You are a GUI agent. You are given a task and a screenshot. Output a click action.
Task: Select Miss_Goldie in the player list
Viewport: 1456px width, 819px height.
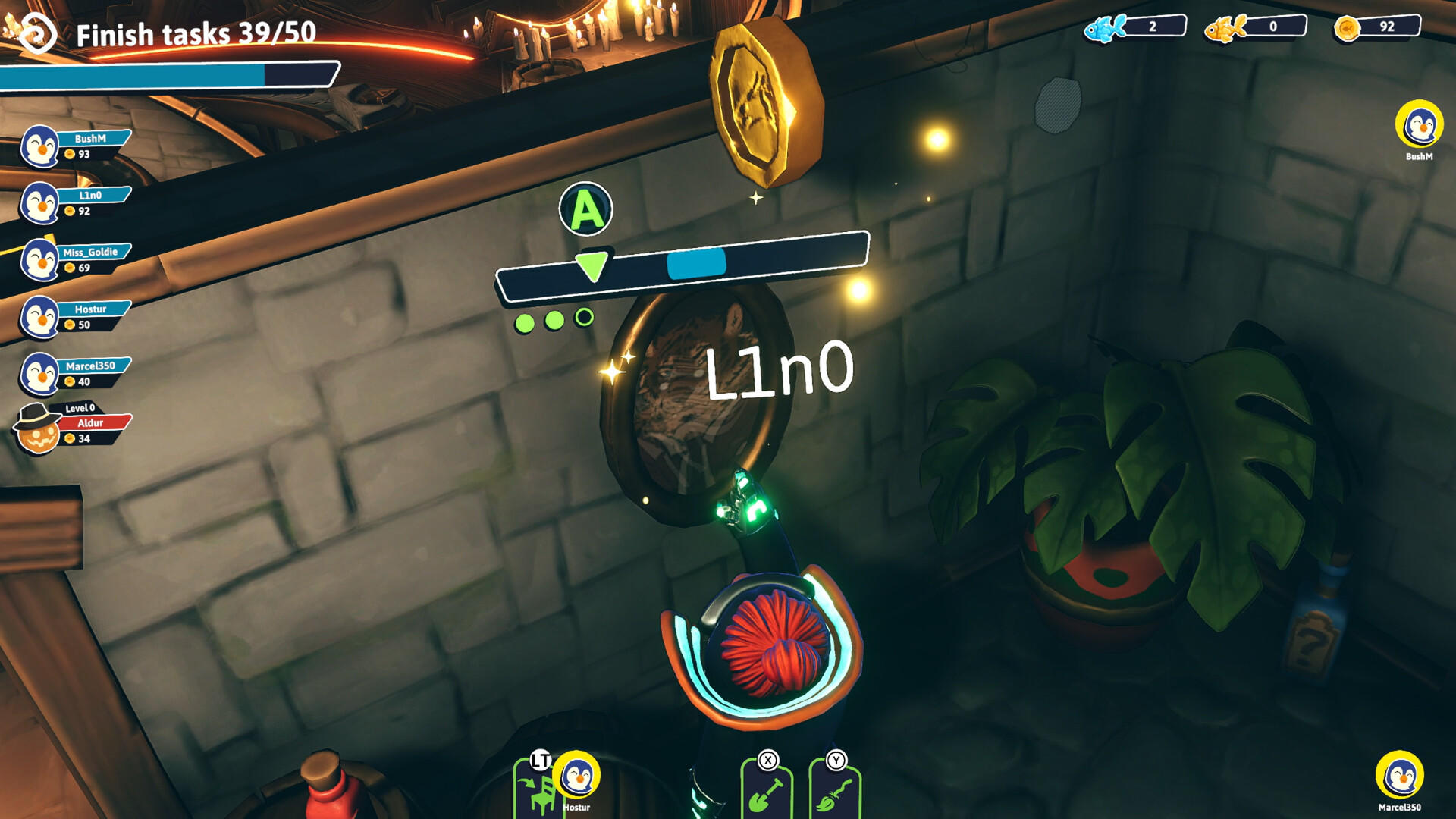pos(91,251)
